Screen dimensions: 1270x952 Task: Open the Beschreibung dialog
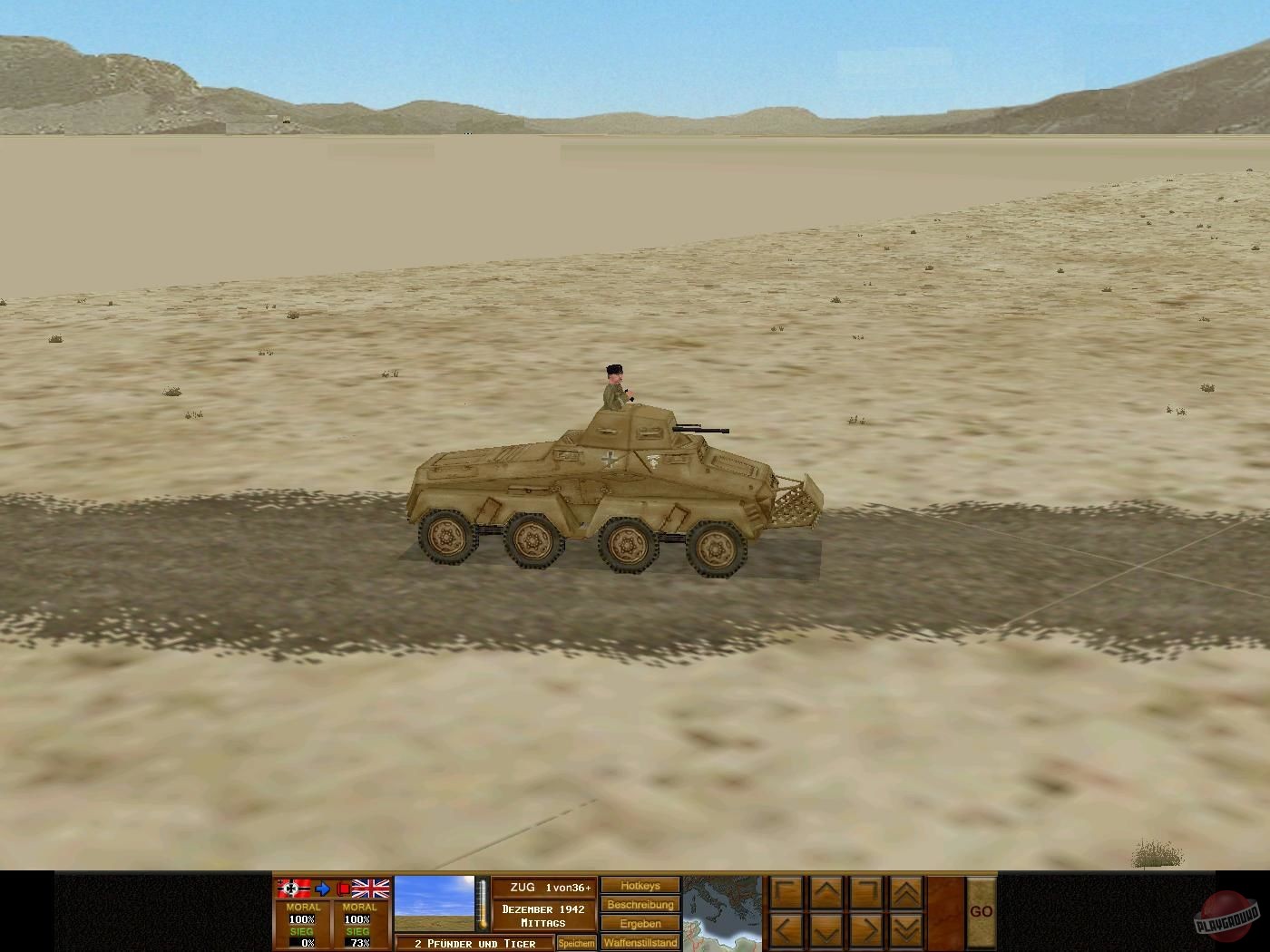point(639,905)
